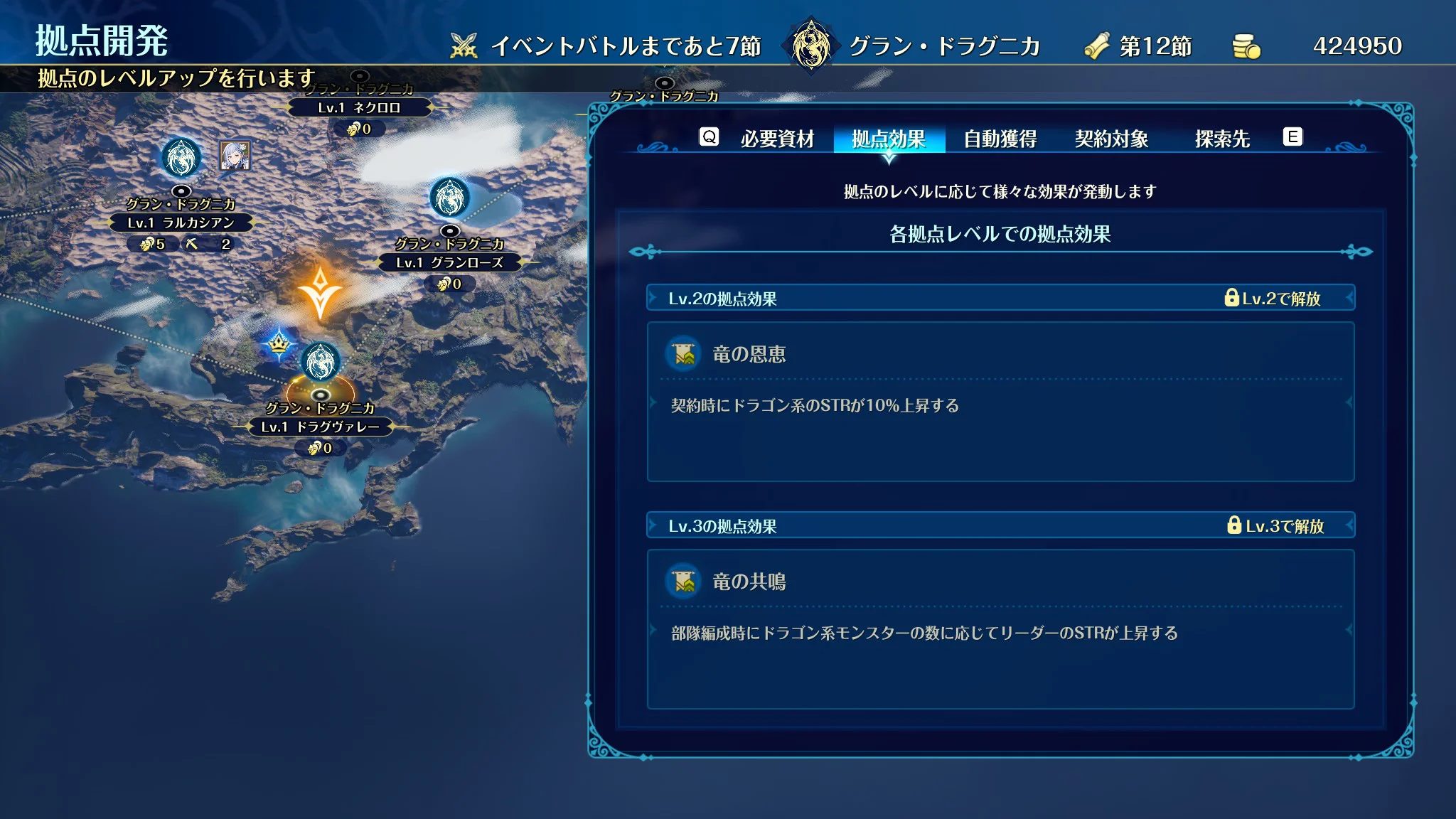The image size is (1456, 819).
Task: Open the 契約対象 tab
Action: coord(1111,139)
